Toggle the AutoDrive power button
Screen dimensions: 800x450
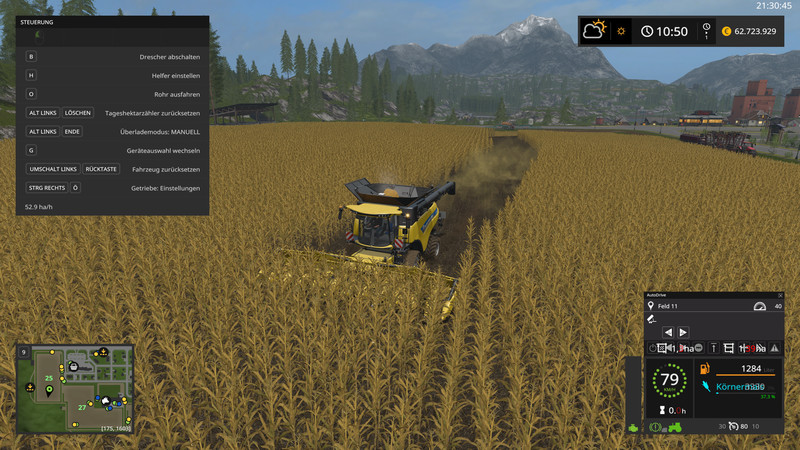pyautogui.click(x=652, y=348)
